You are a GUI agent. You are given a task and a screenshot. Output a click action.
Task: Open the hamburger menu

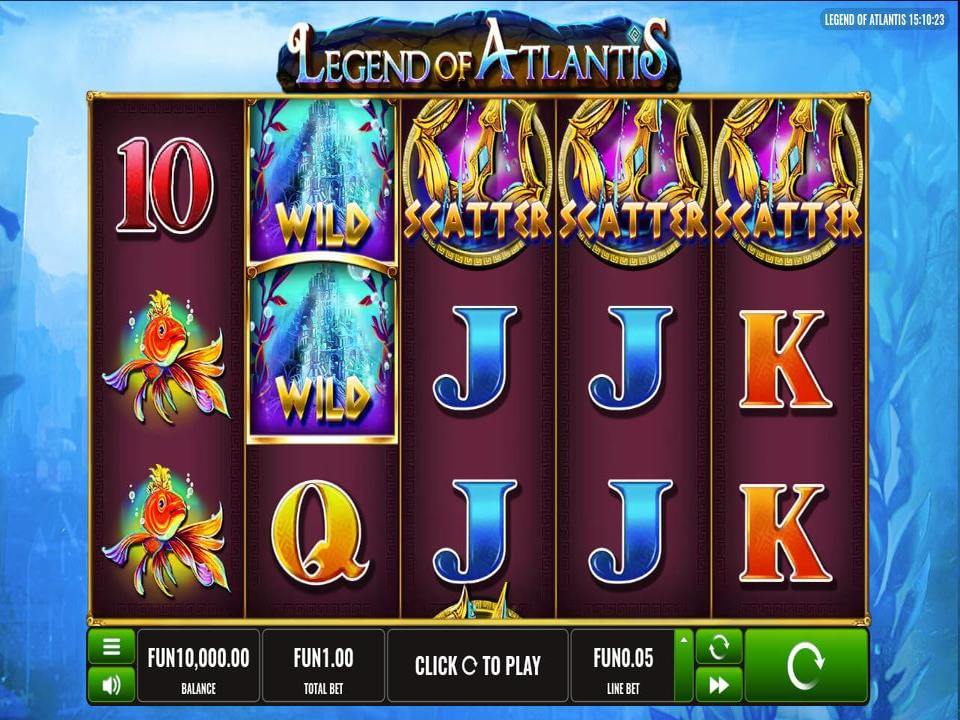(111, 647)
